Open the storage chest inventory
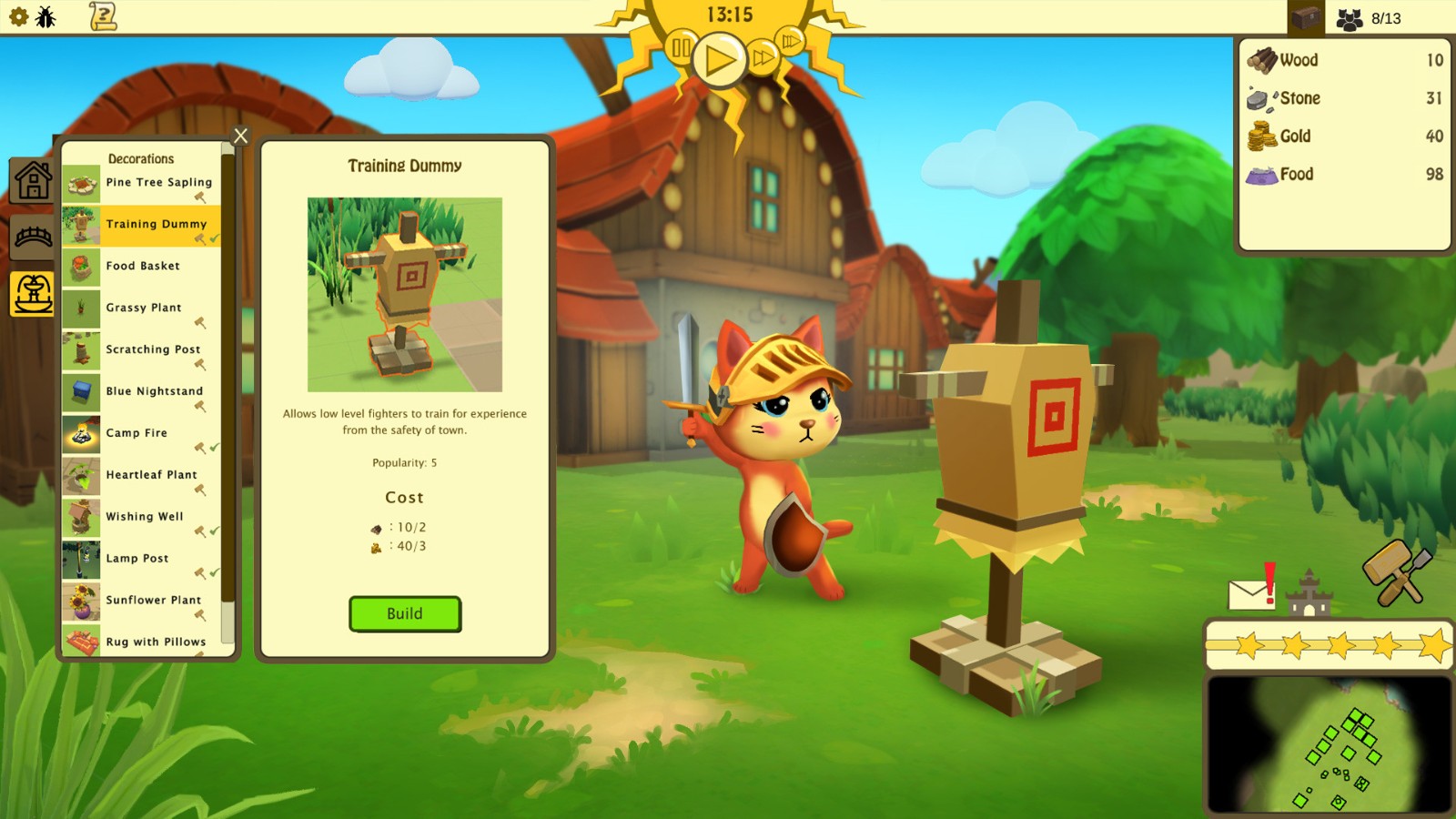 click(1305, 15)
